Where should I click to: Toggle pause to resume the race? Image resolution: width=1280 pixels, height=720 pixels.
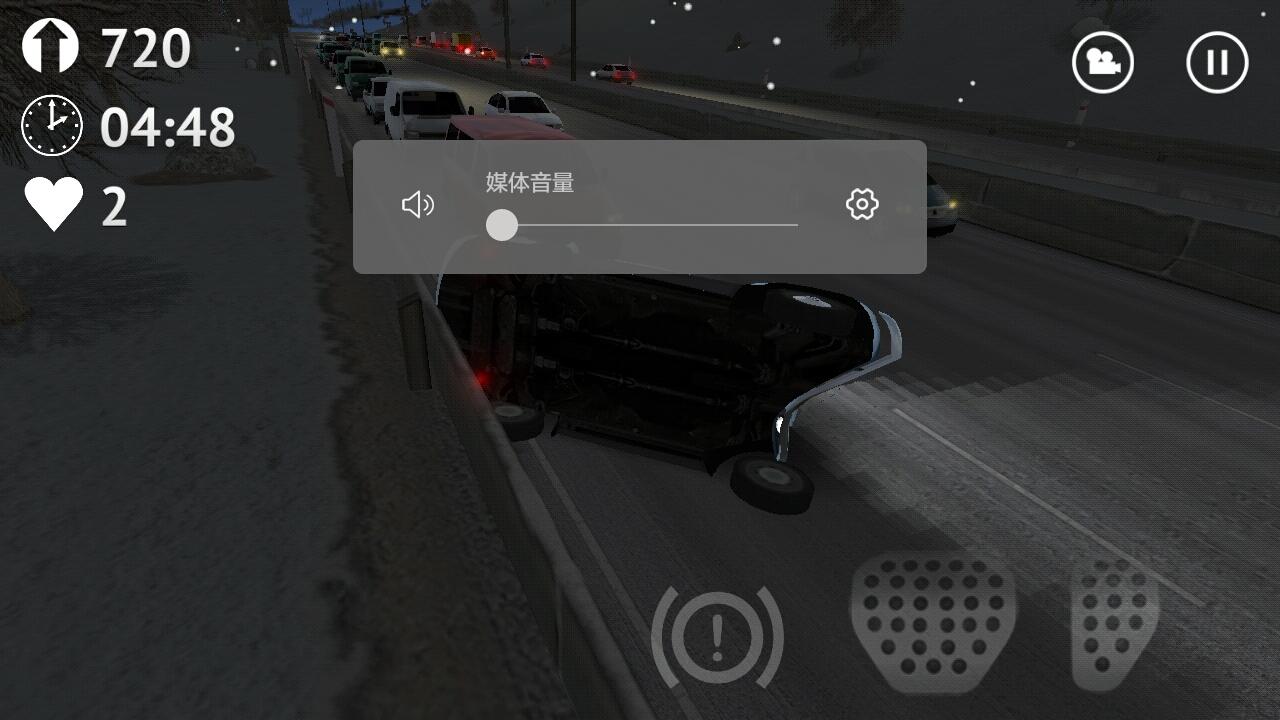pos(1215,62)
